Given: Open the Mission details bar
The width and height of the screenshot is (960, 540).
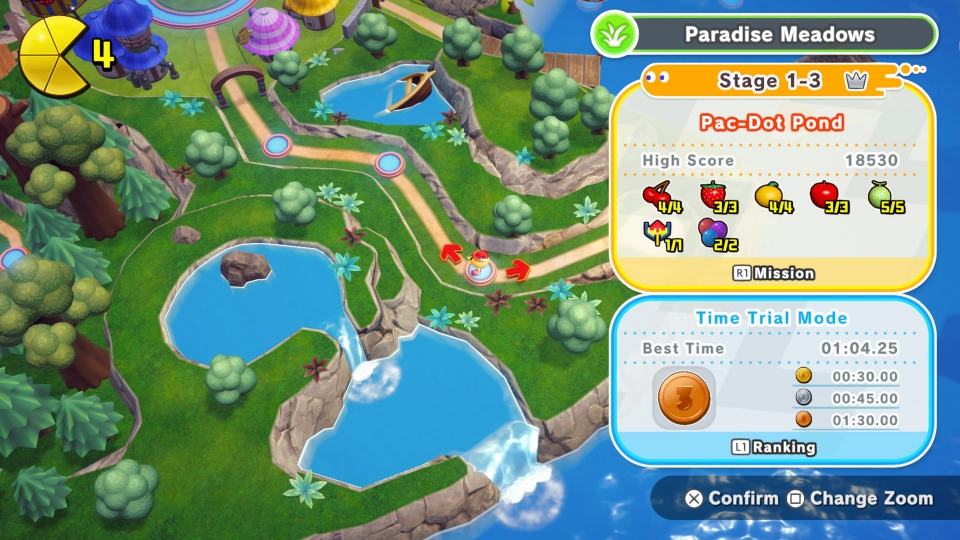Looking at the screenshot, I should [773, 273].
